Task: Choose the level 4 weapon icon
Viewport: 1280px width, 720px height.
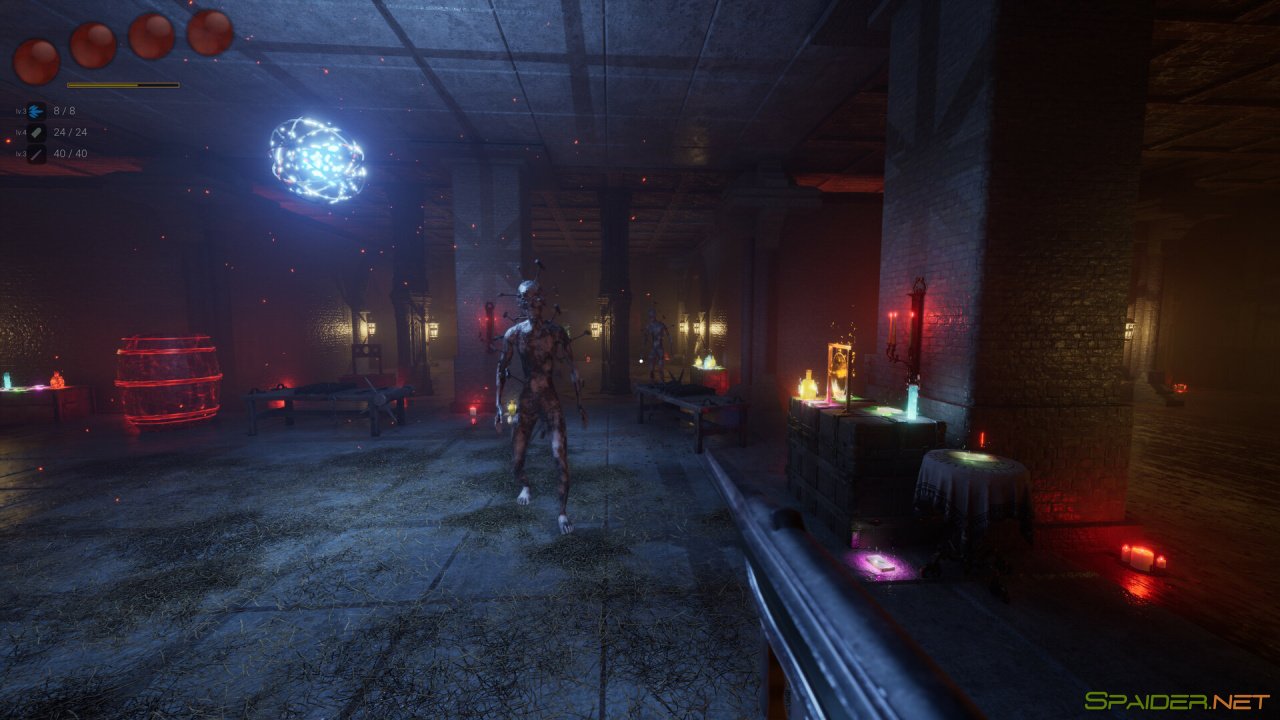Action: tap(37, 132)
